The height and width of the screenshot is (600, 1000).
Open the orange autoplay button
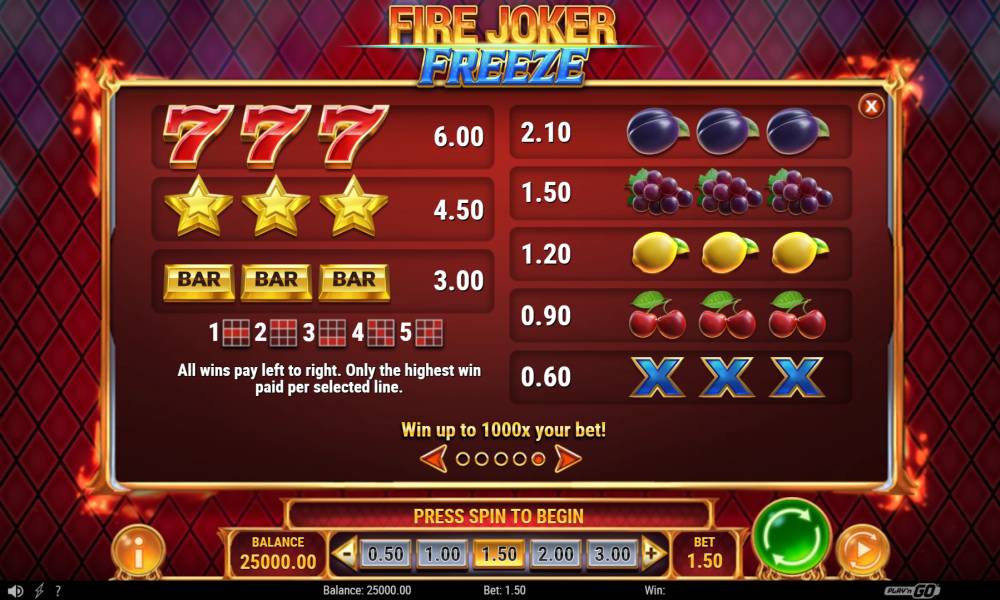(x=862, y=551)
